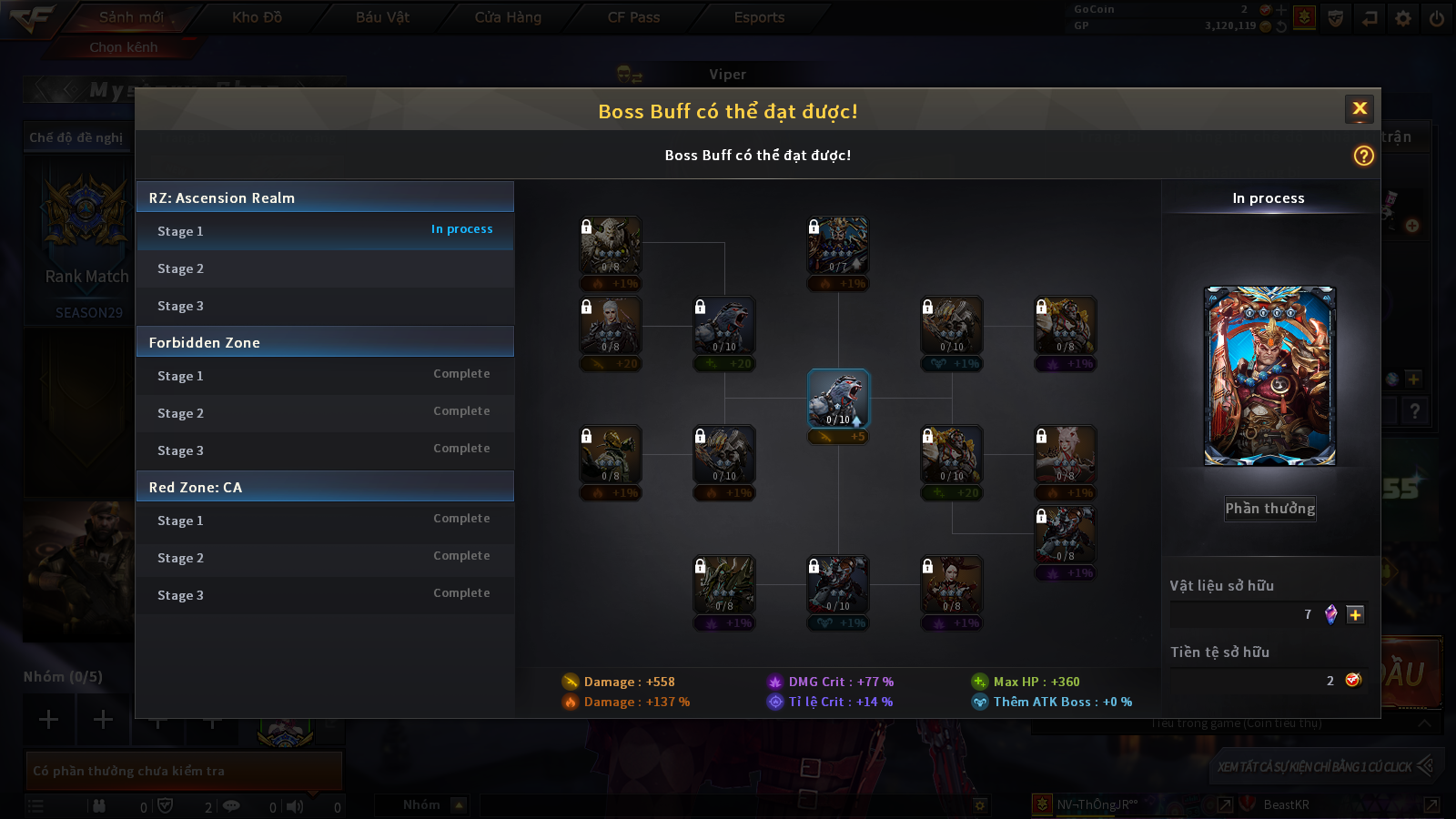Select the highlighted center boss buff node
This screenshot has width=1456, height=819.
[x=838, y=399]
